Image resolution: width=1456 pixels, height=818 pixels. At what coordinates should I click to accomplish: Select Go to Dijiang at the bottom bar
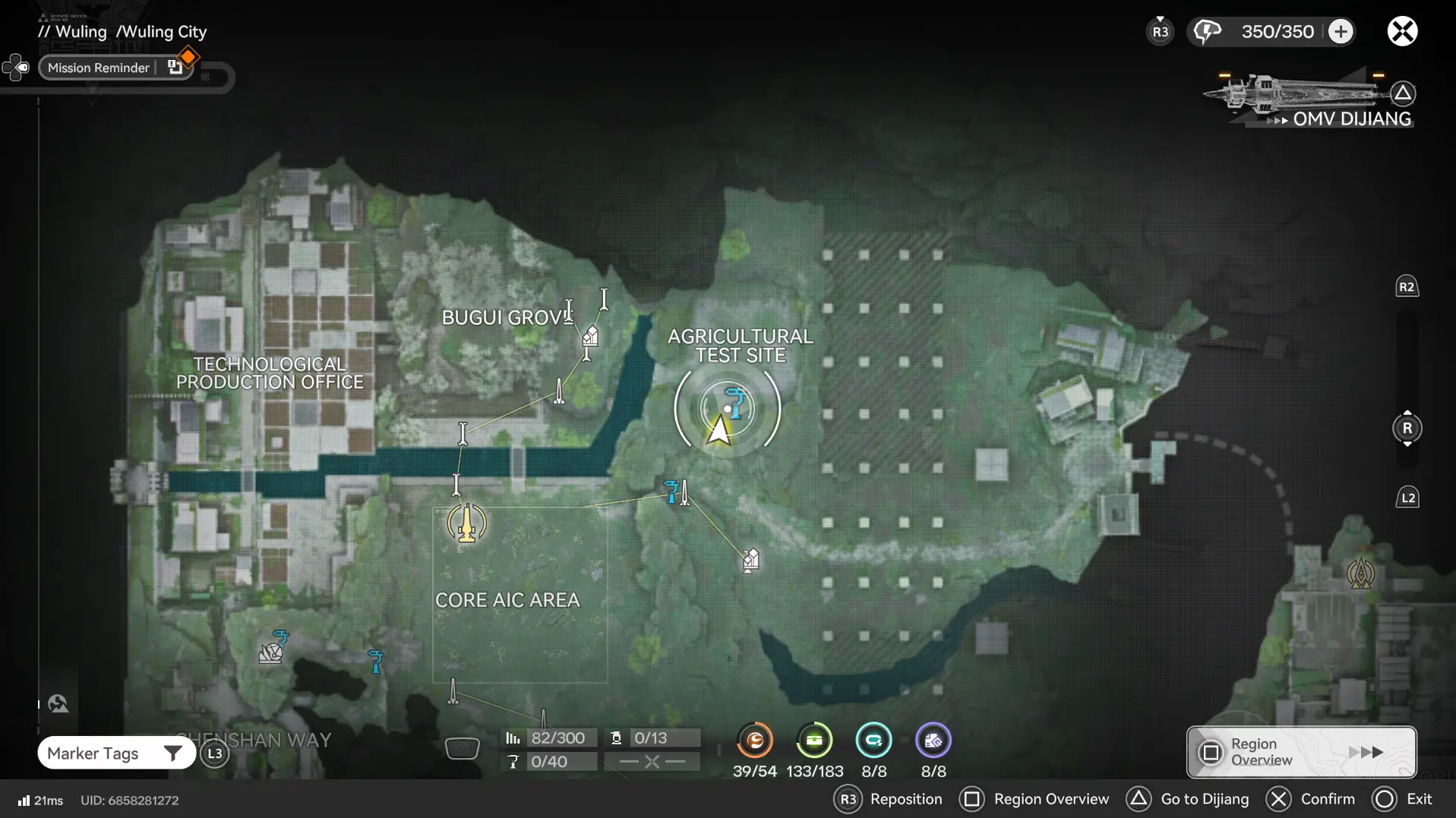[1205, 799]
